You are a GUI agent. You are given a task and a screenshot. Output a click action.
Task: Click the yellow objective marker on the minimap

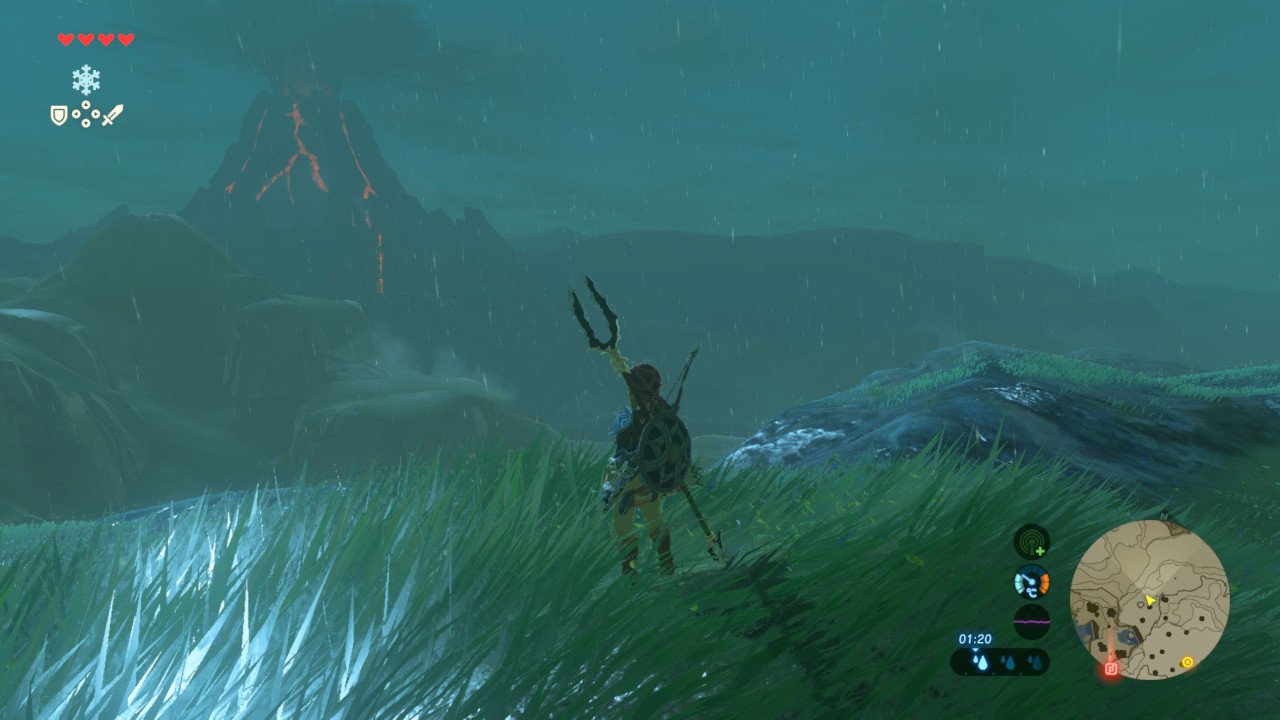(1187, 662)
